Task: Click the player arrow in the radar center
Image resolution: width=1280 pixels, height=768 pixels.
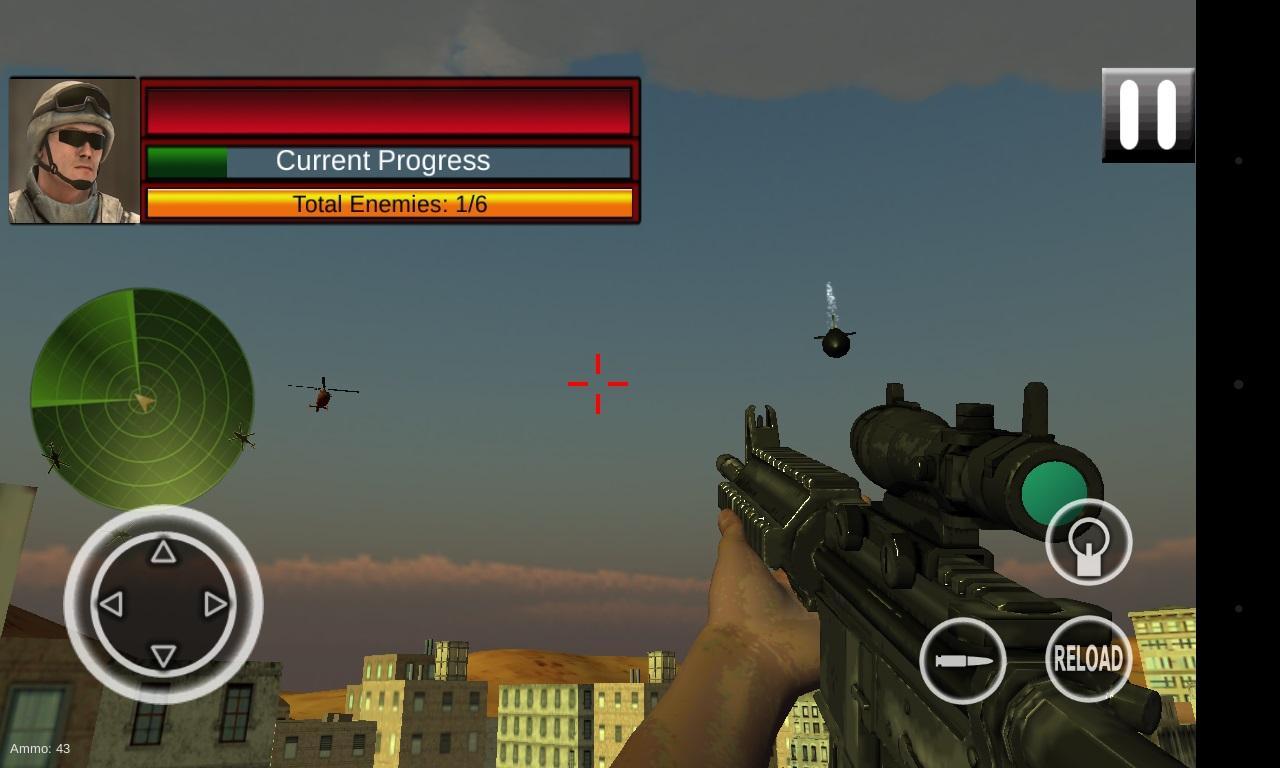Action: 145,402
